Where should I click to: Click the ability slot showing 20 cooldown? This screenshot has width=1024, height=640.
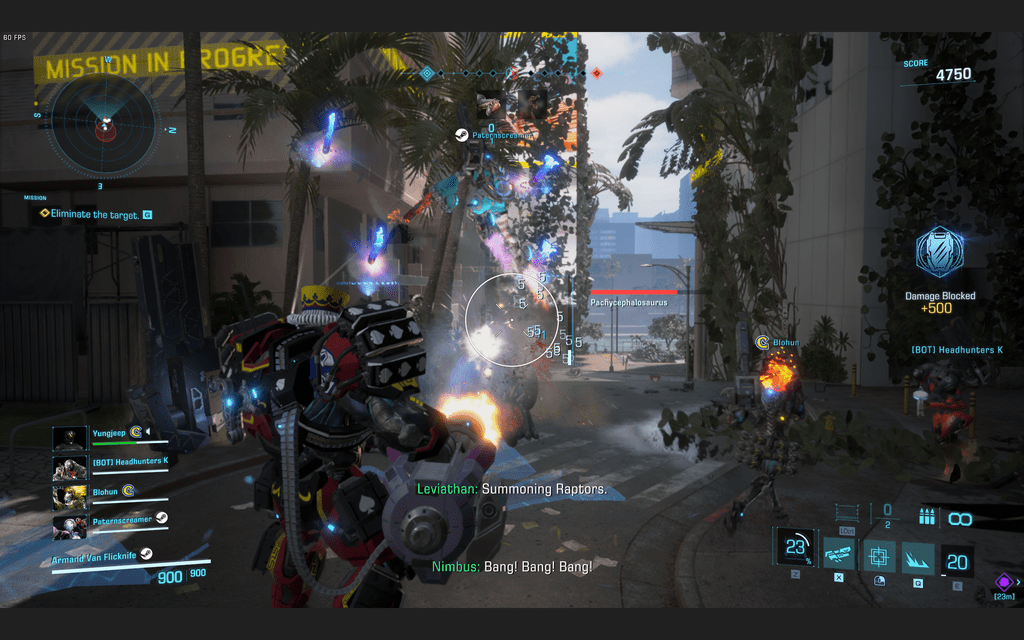957,561
